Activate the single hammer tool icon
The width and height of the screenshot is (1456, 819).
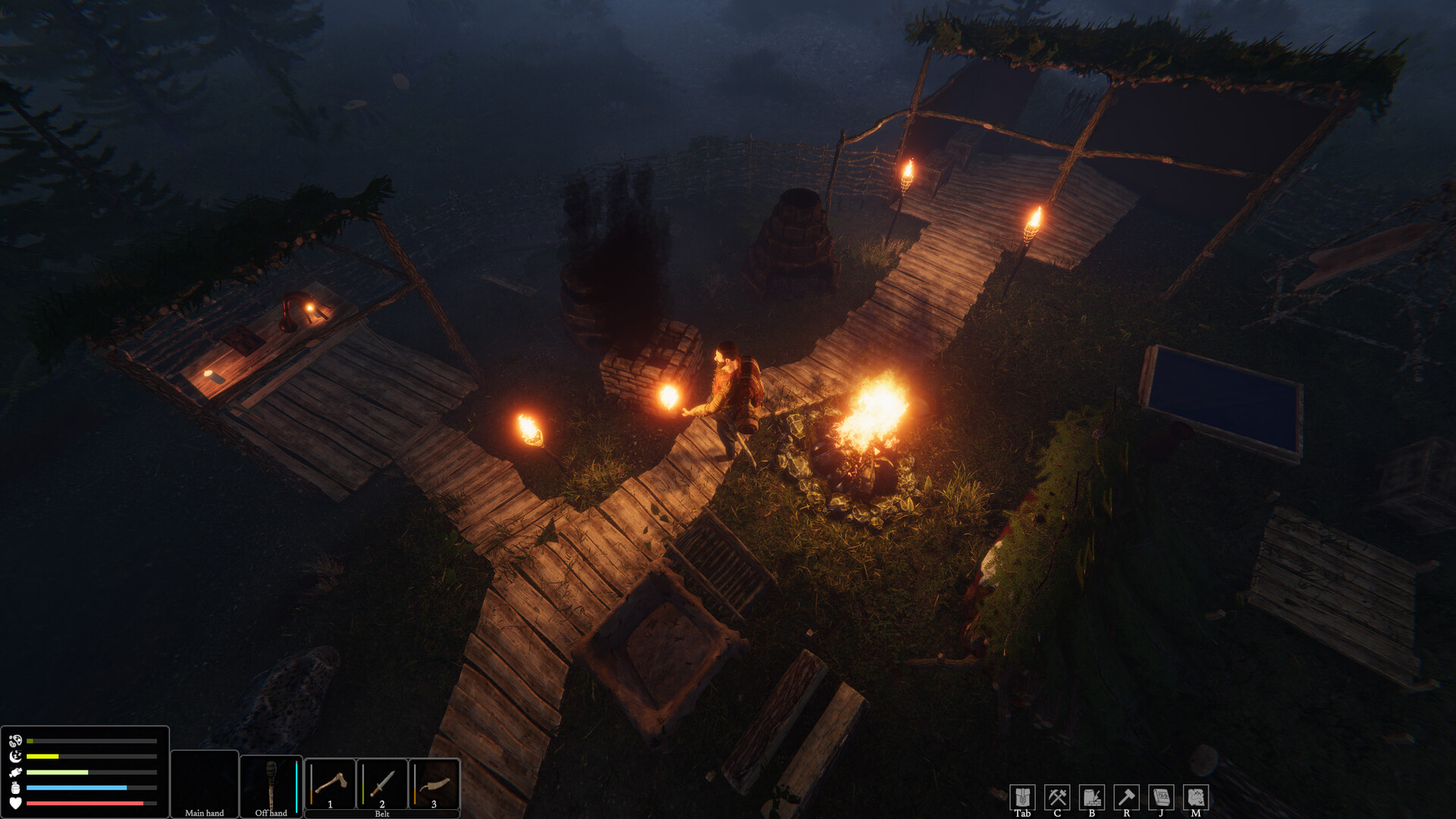point(1126,797)
